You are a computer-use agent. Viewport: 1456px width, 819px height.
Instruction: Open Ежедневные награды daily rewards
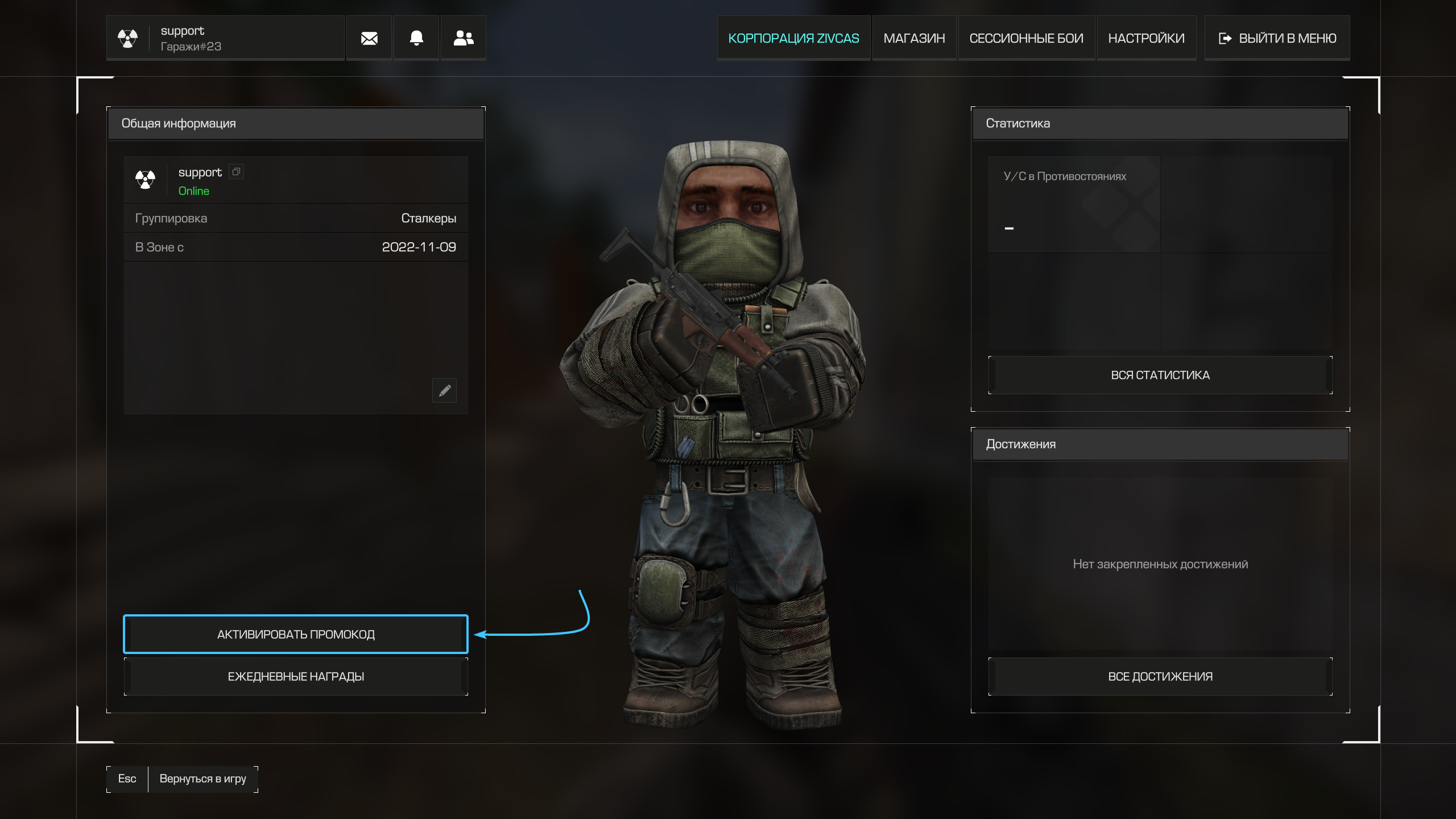tap(296, 676)
